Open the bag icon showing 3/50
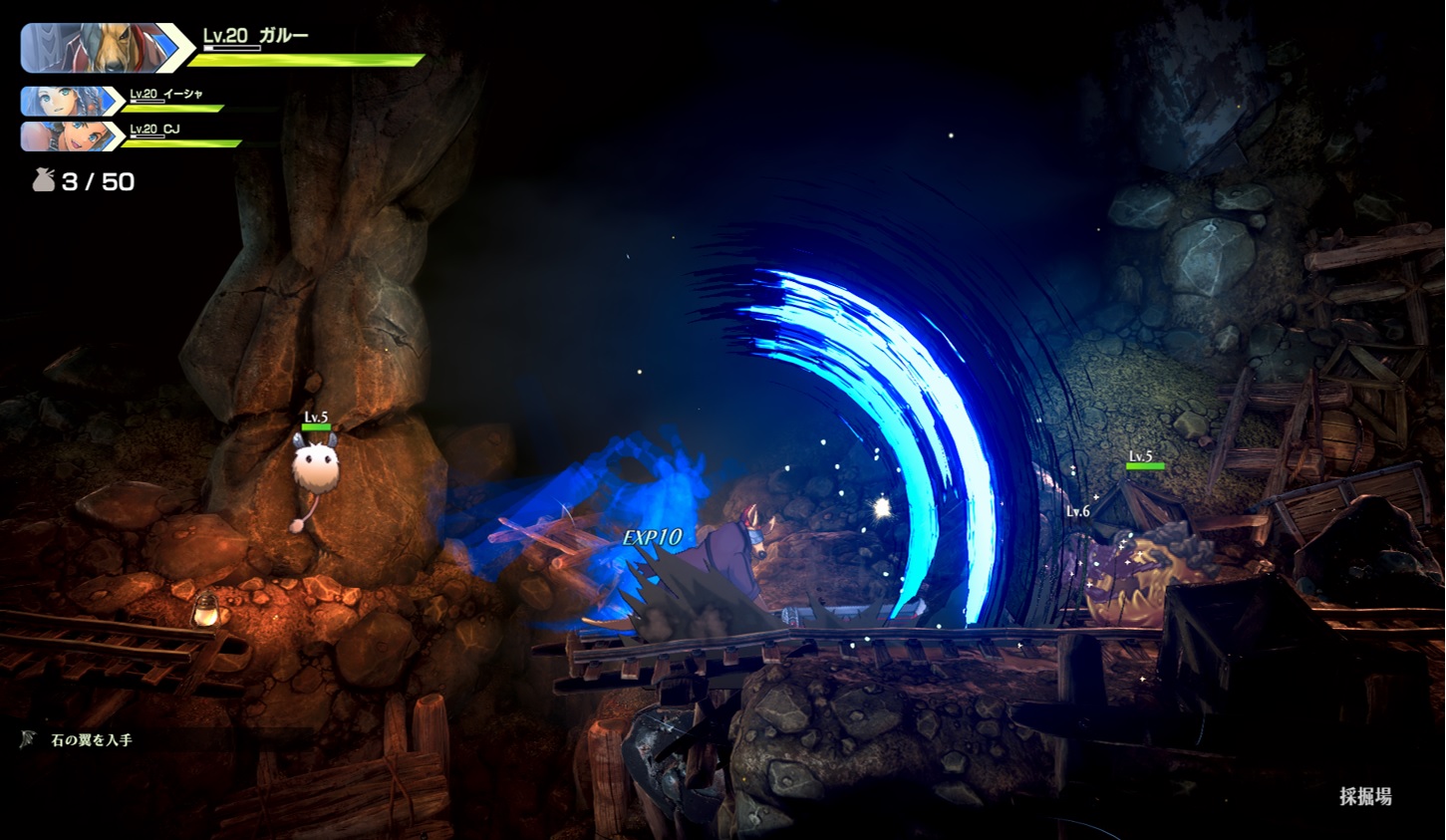 click(44, 180)
